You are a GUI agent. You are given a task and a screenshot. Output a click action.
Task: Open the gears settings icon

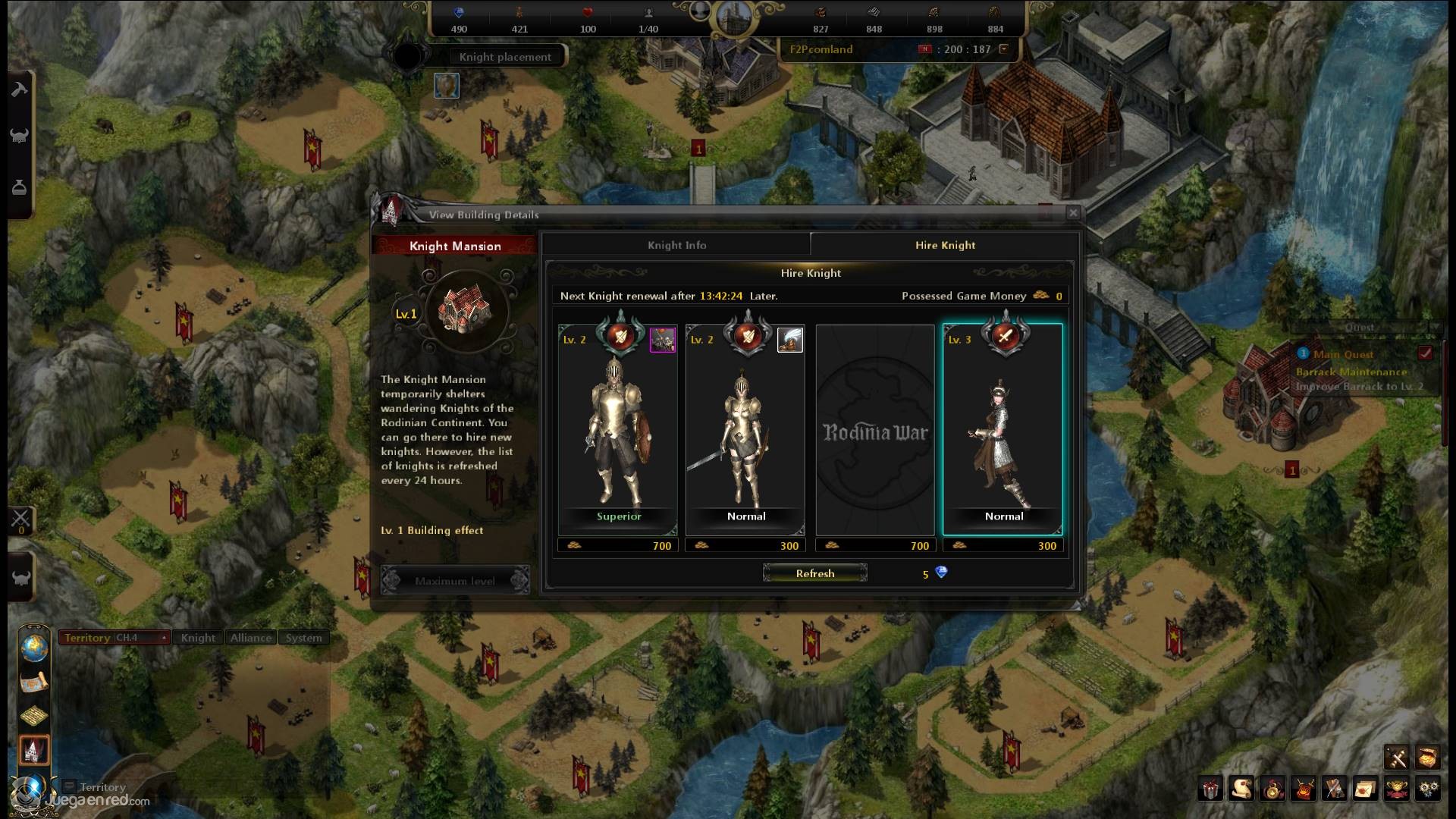(x=1428, y=789)
